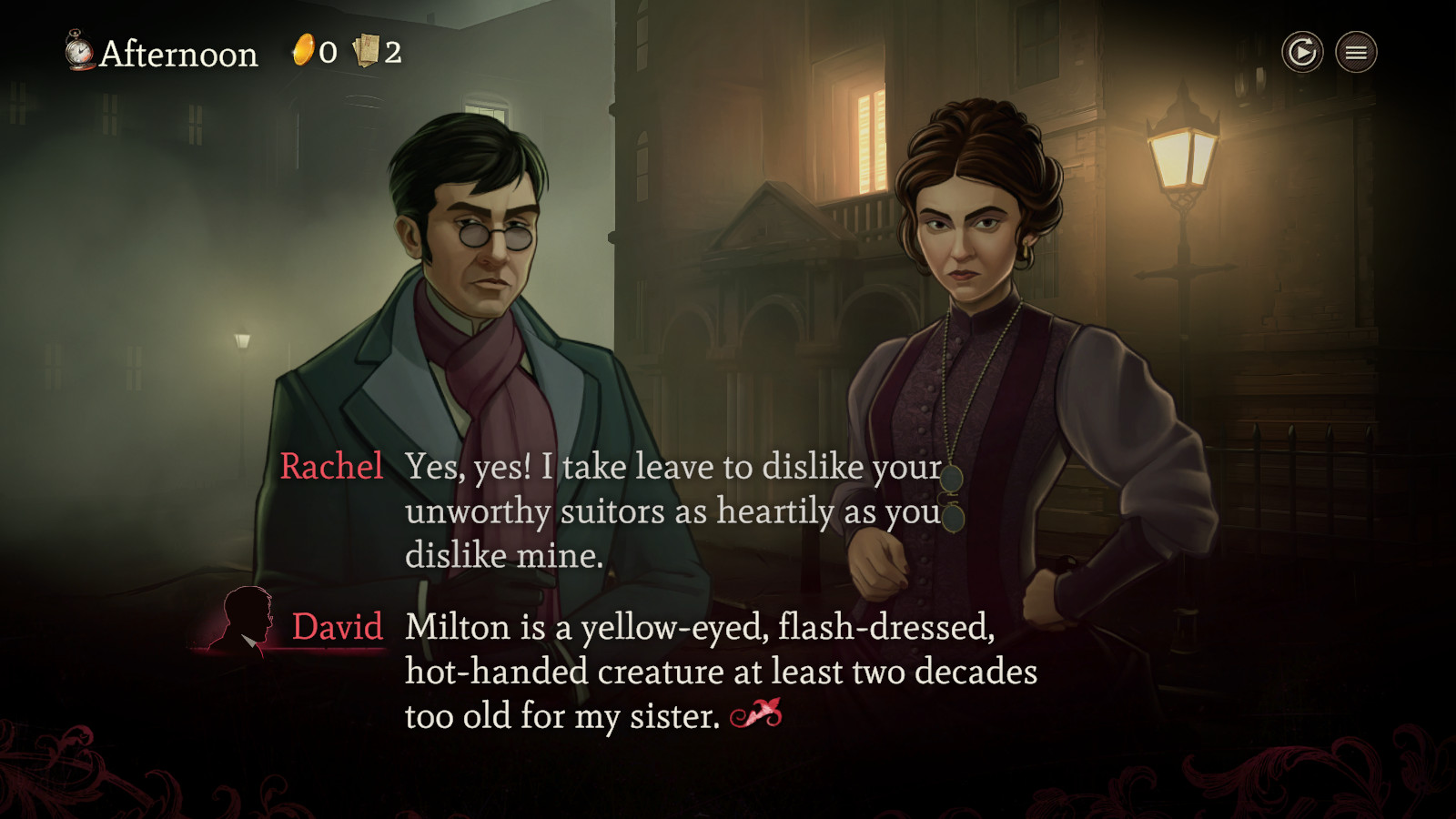Click the Afternoon time label
This screenshot has height=819, width=1456.
click(x=177, y=53)
